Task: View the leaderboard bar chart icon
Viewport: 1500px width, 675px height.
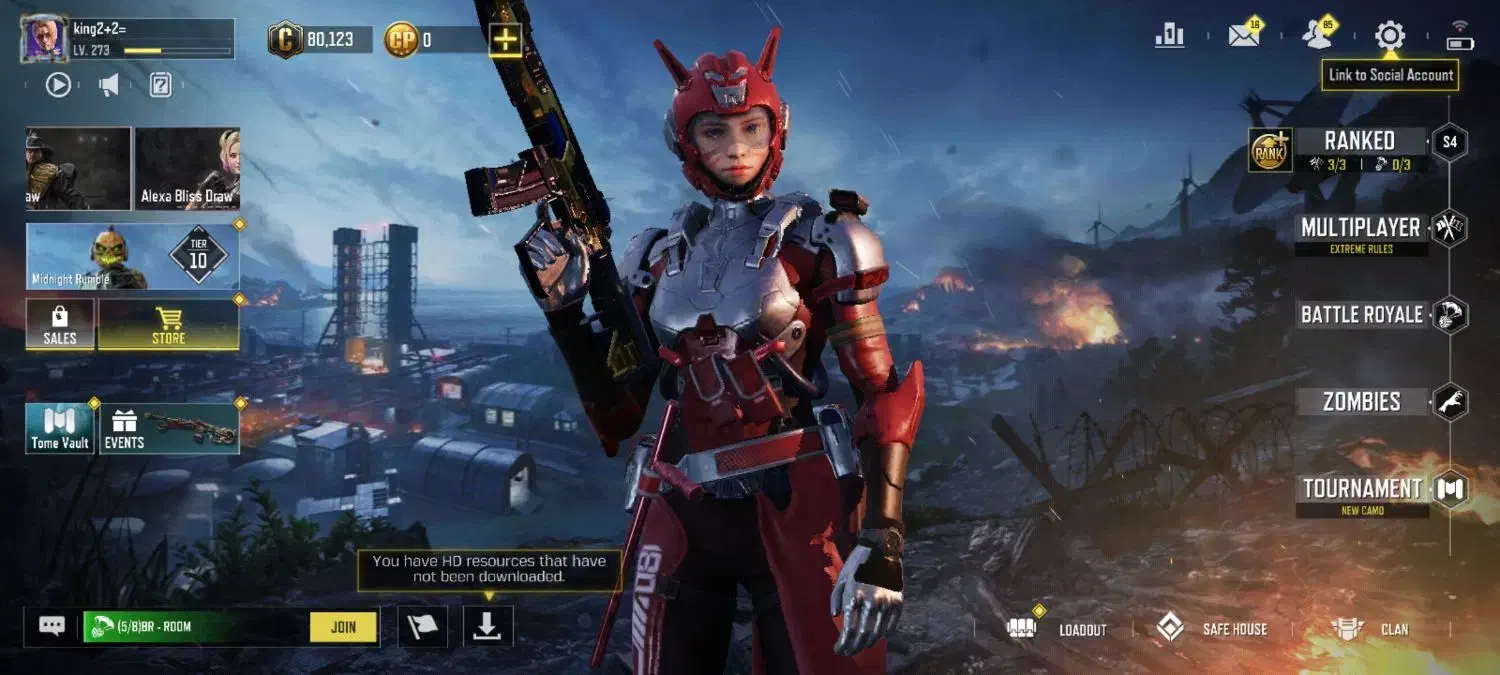Action: [x=1169, y=36]
